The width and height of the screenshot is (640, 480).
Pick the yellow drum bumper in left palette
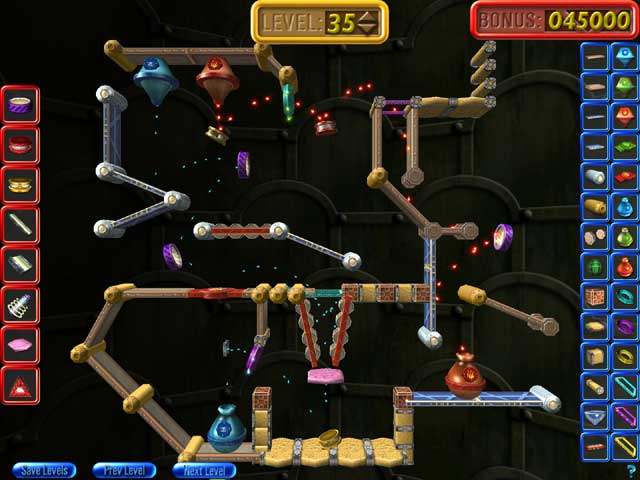pyautogui.click(x=20, y=184)
